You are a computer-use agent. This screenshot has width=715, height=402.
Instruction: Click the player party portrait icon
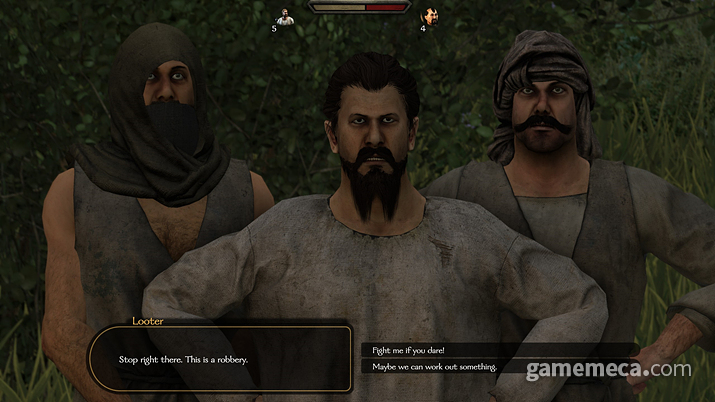286,16
